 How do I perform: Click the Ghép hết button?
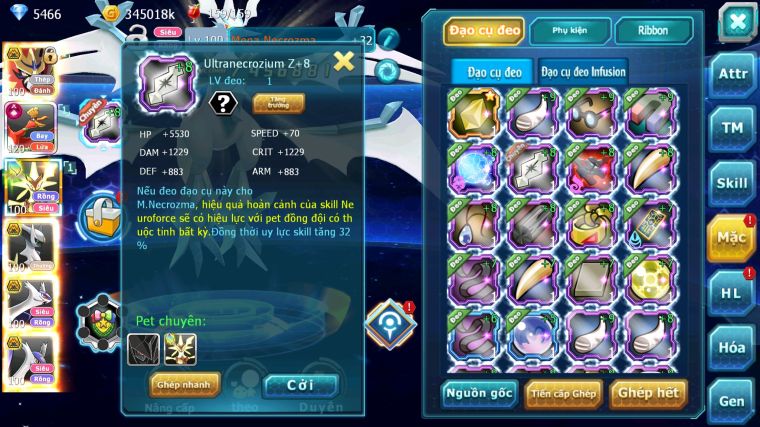[648, 393]
